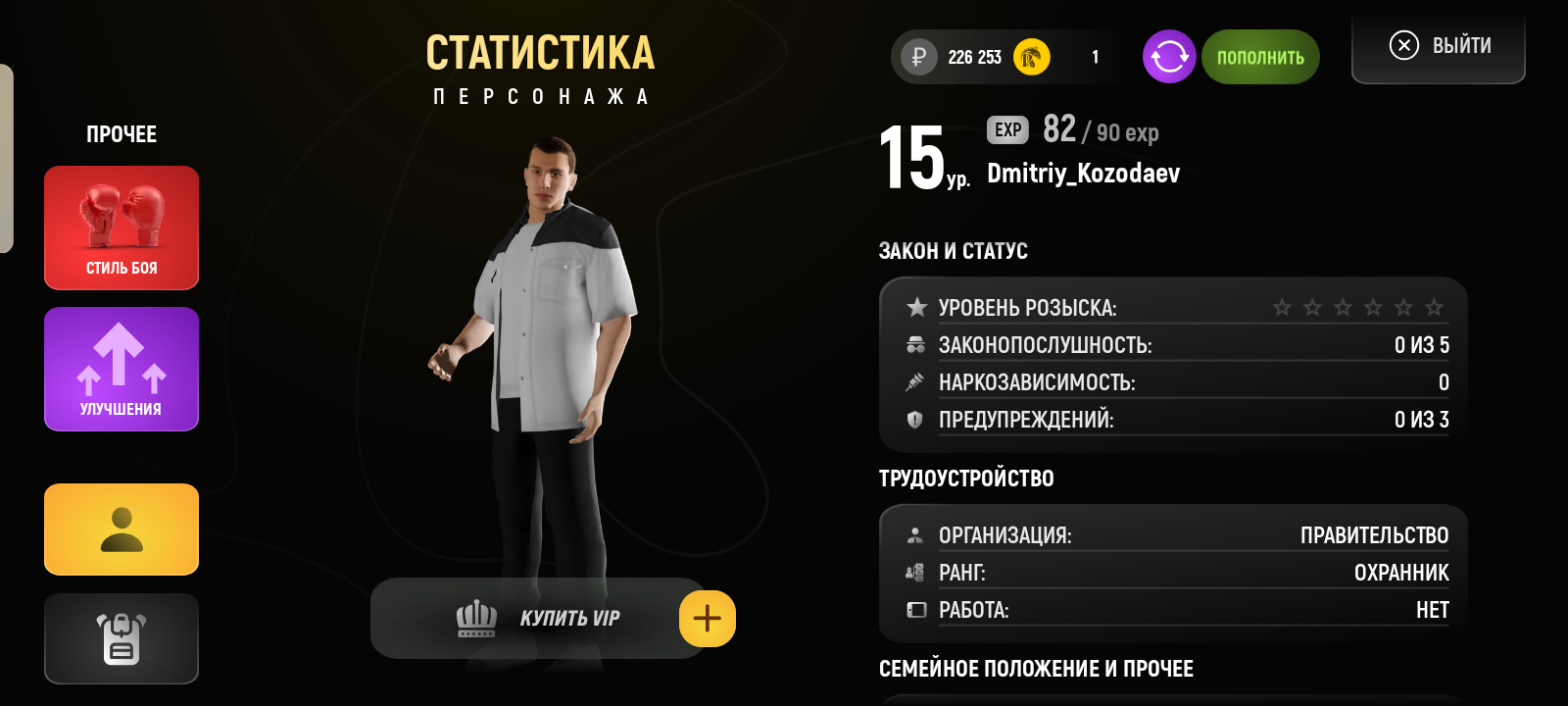
Task: Select the red СТИЛЬ БОЯ boxing gloves icon
Action: [x=121, y=227]
